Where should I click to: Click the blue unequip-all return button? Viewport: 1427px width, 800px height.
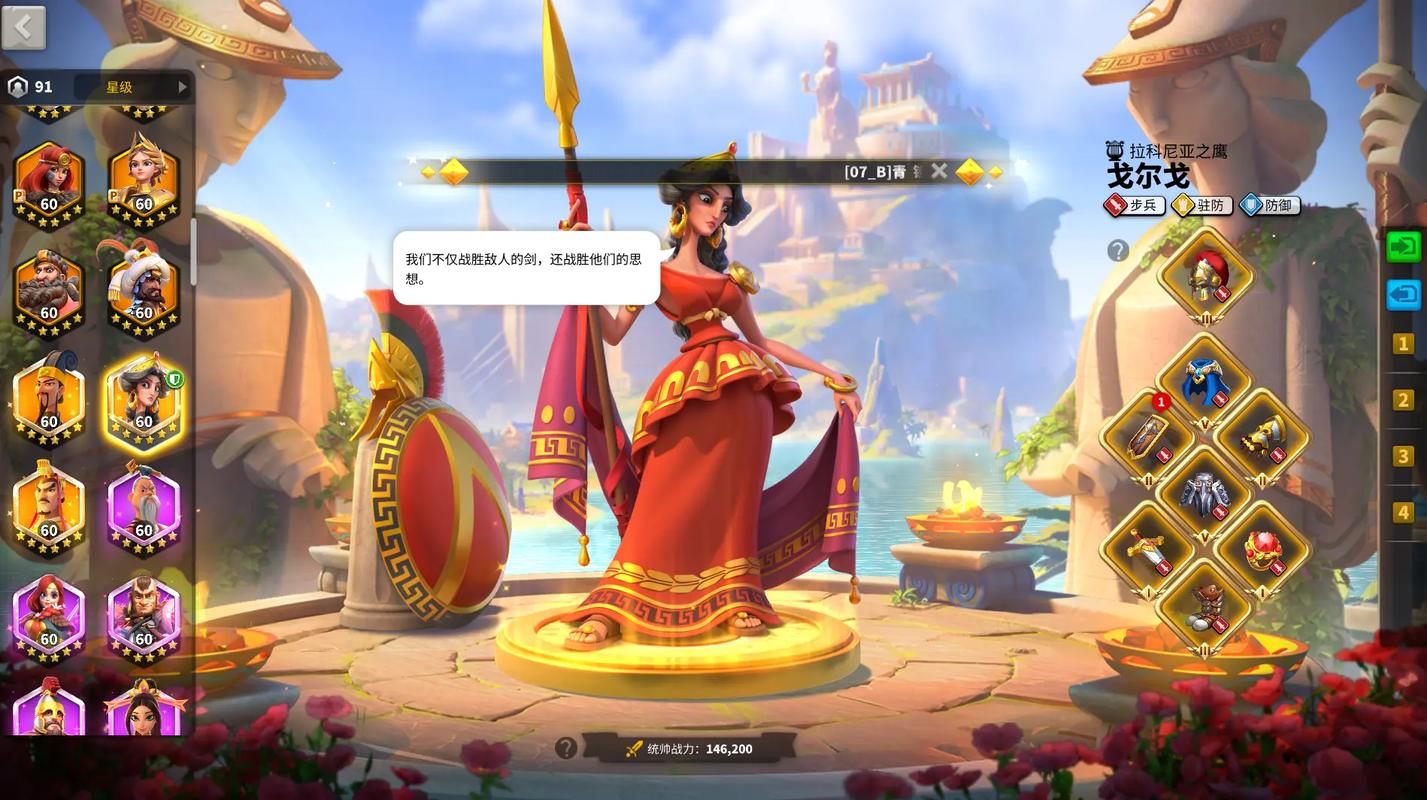coord(1404,293)
